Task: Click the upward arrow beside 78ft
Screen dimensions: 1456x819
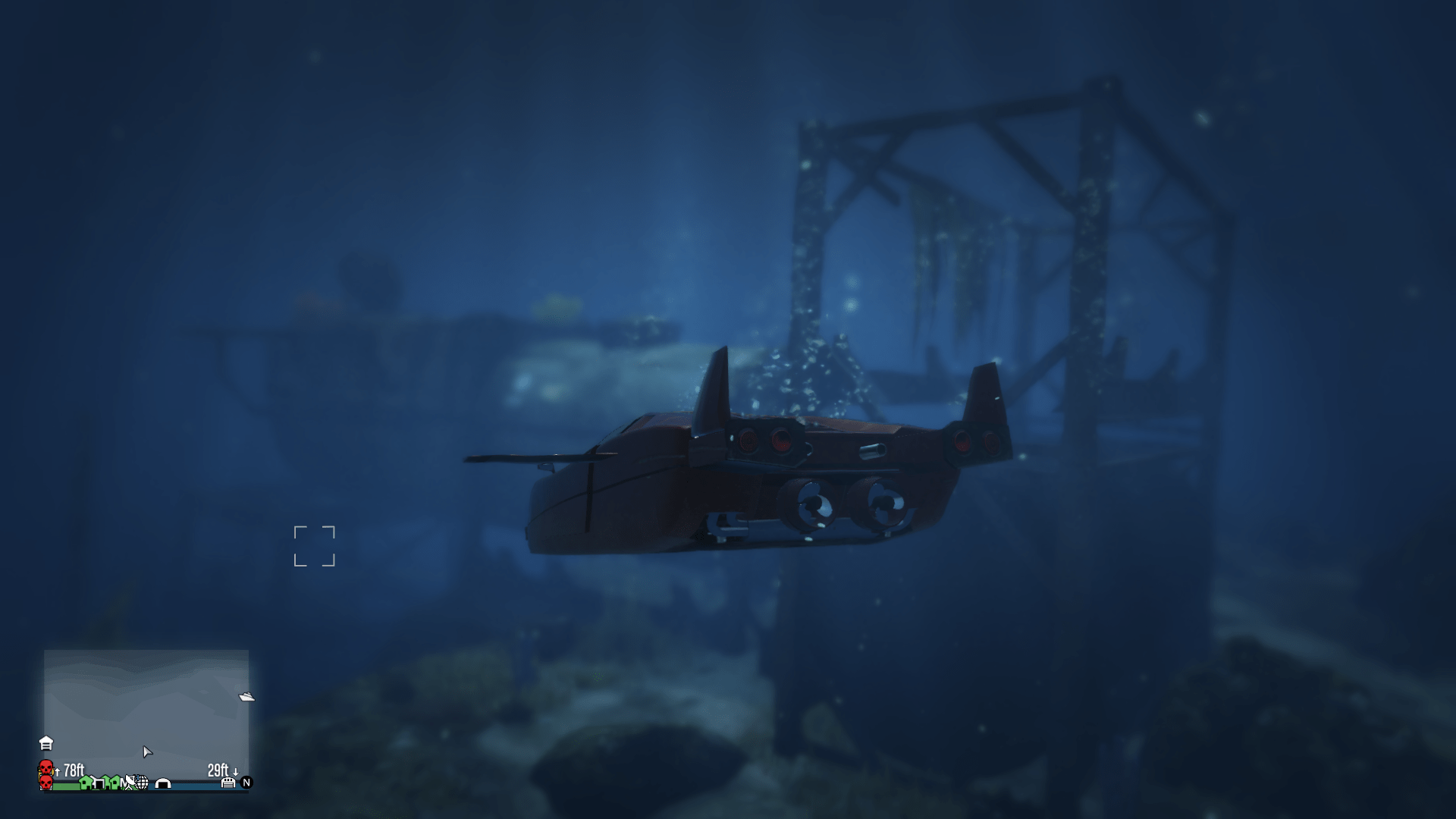Action: tap(57, 772)
